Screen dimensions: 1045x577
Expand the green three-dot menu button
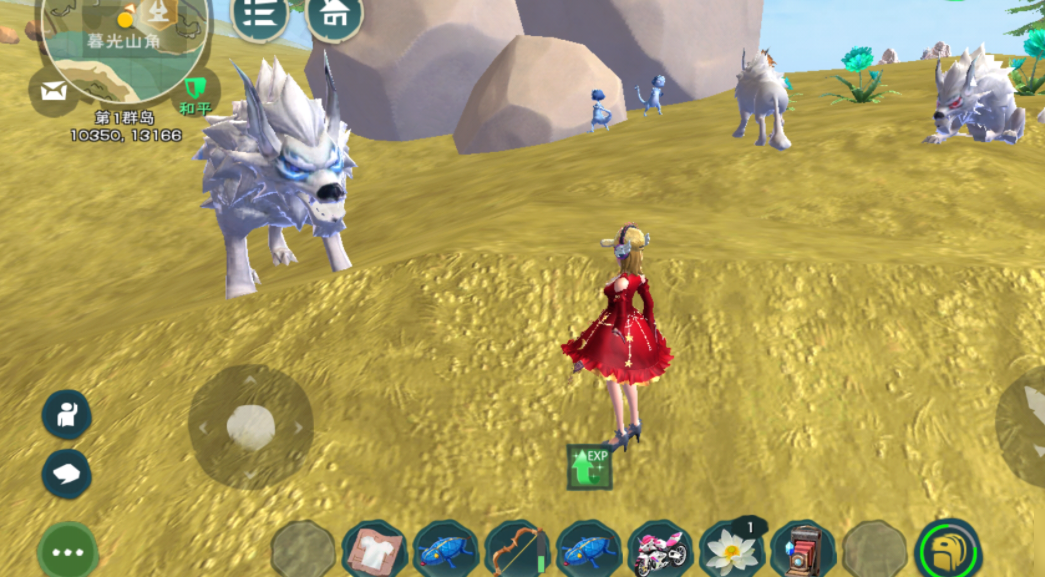point(68,551)
